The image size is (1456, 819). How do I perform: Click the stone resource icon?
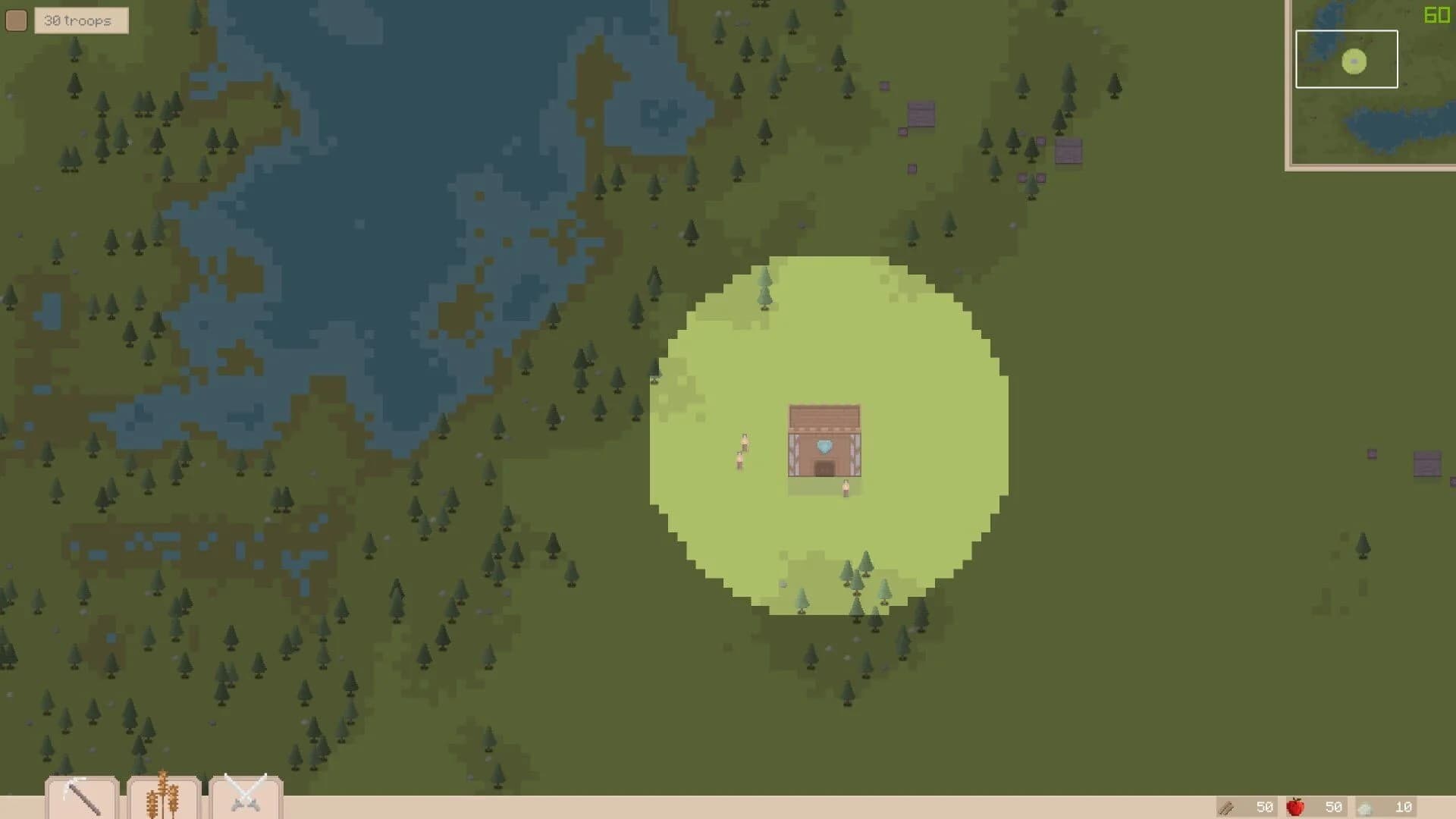[1366, 806]
